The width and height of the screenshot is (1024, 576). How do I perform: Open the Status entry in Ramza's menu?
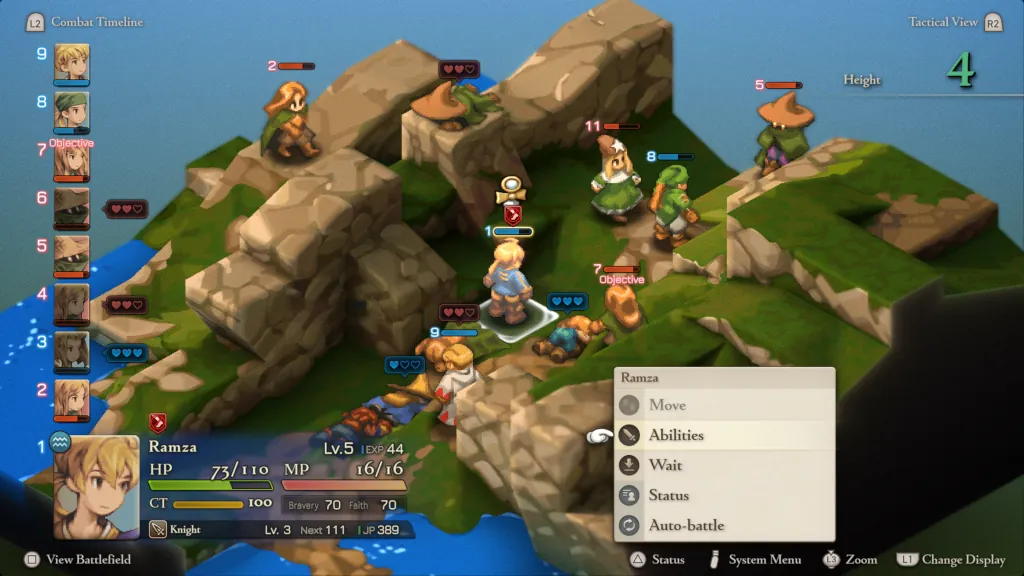668,495
